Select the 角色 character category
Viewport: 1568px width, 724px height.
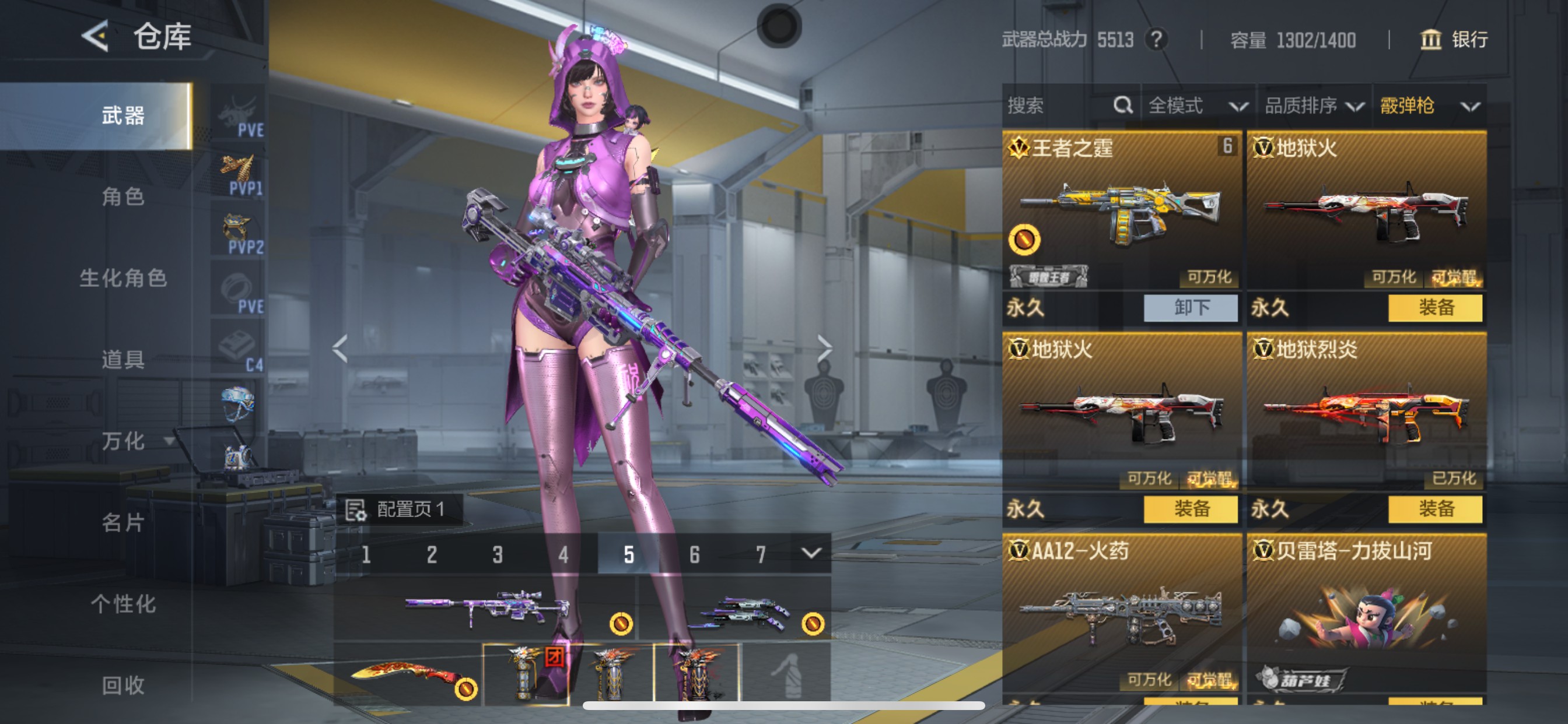point(123,196)
